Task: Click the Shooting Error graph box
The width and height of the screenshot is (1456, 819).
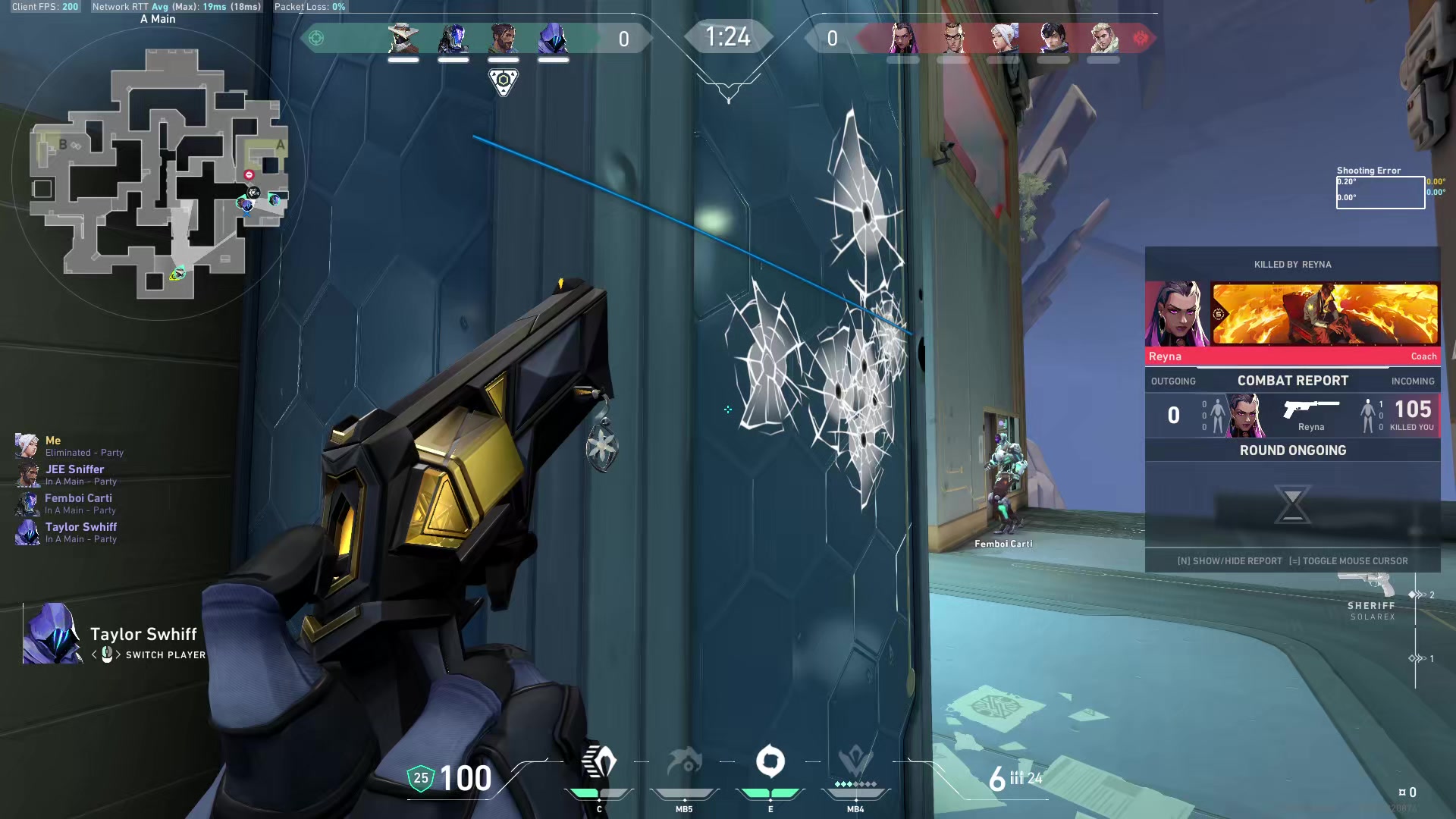Action: point(1380,192)
